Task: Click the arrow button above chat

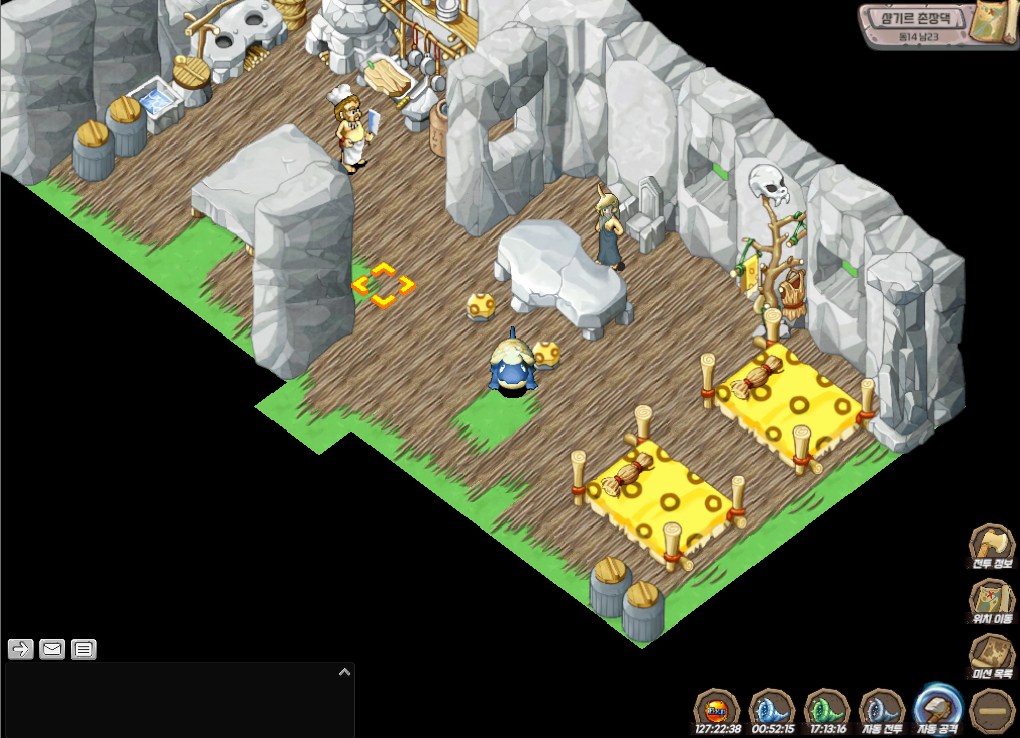Action: (x=20, y=650)
